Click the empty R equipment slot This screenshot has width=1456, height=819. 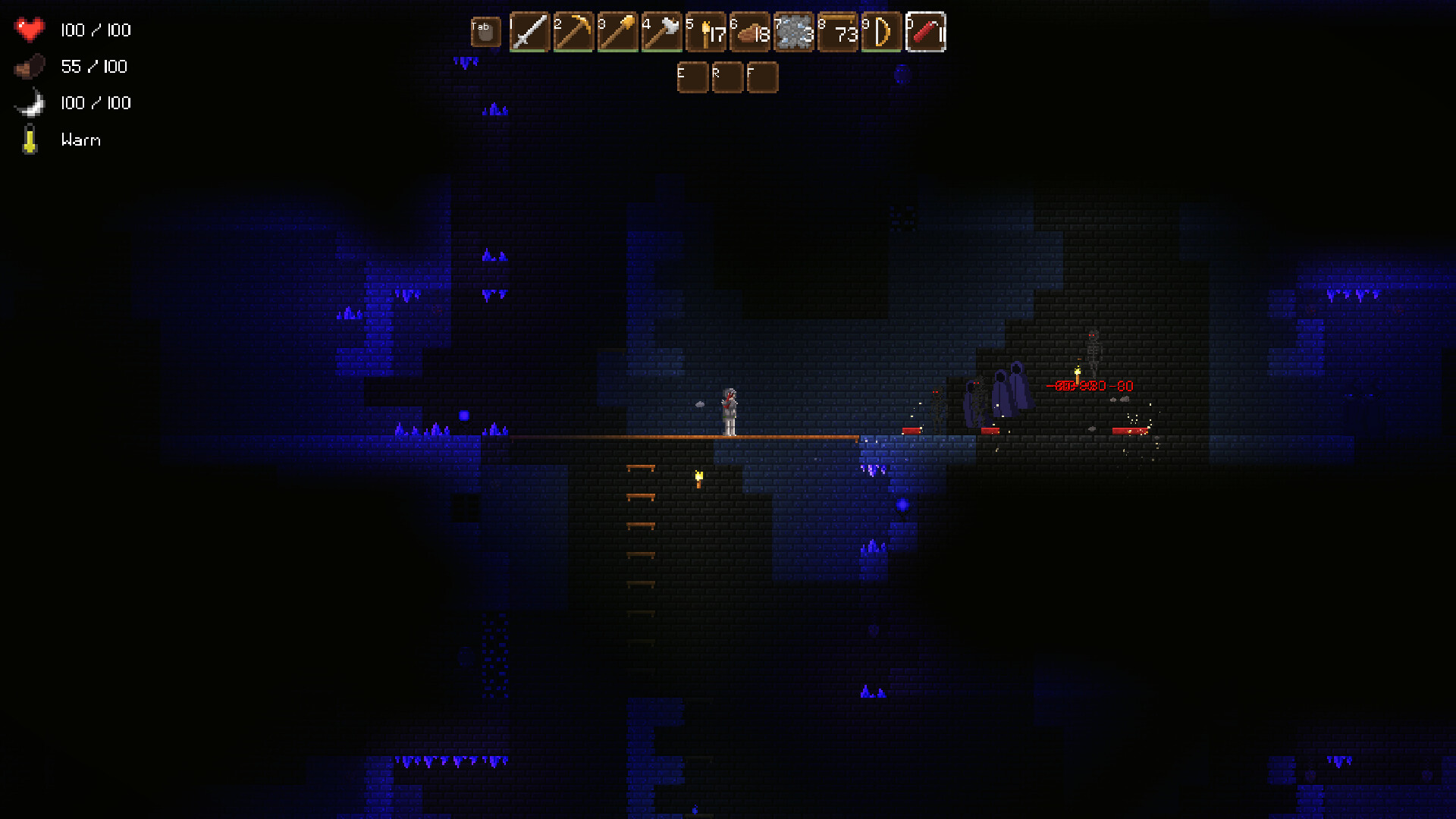tap(727, 77)
